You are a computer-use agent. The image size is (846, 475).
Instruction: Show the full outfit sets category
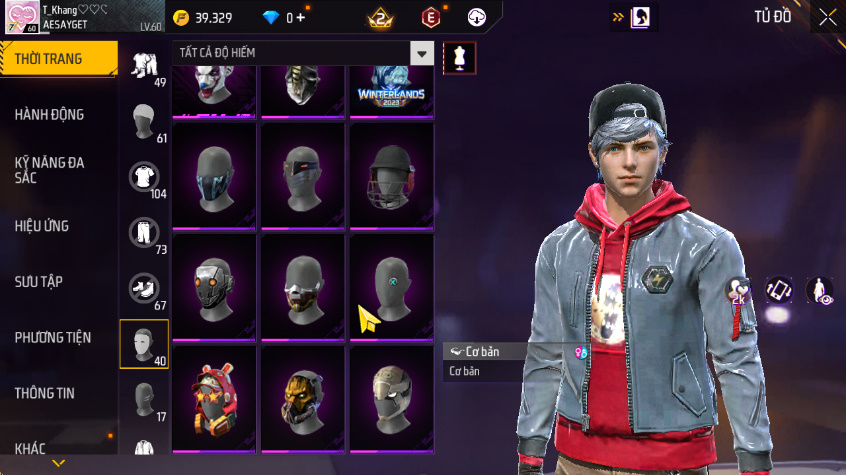tap(145, 67)
